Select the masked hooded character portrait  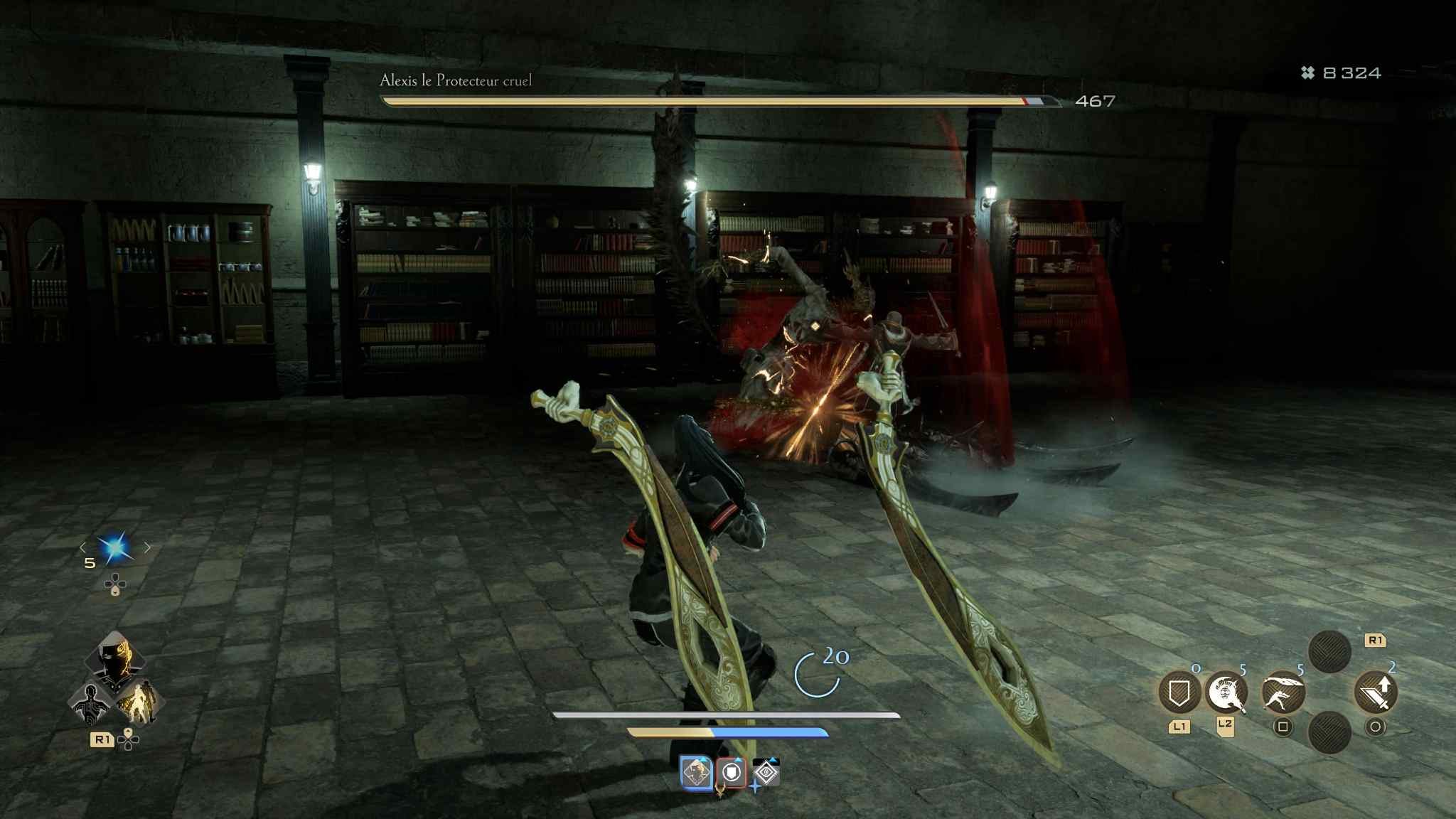coord(114,658)
